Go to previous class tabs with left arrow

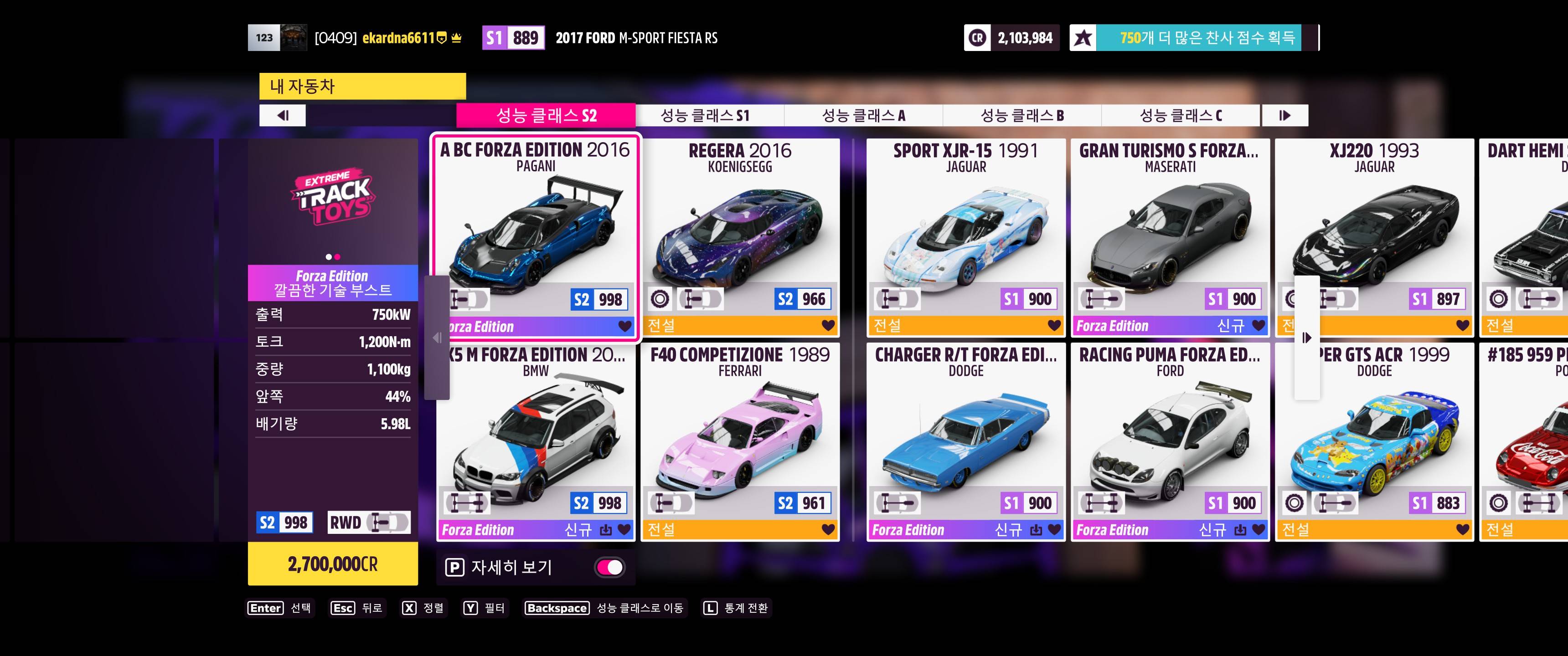283,116
